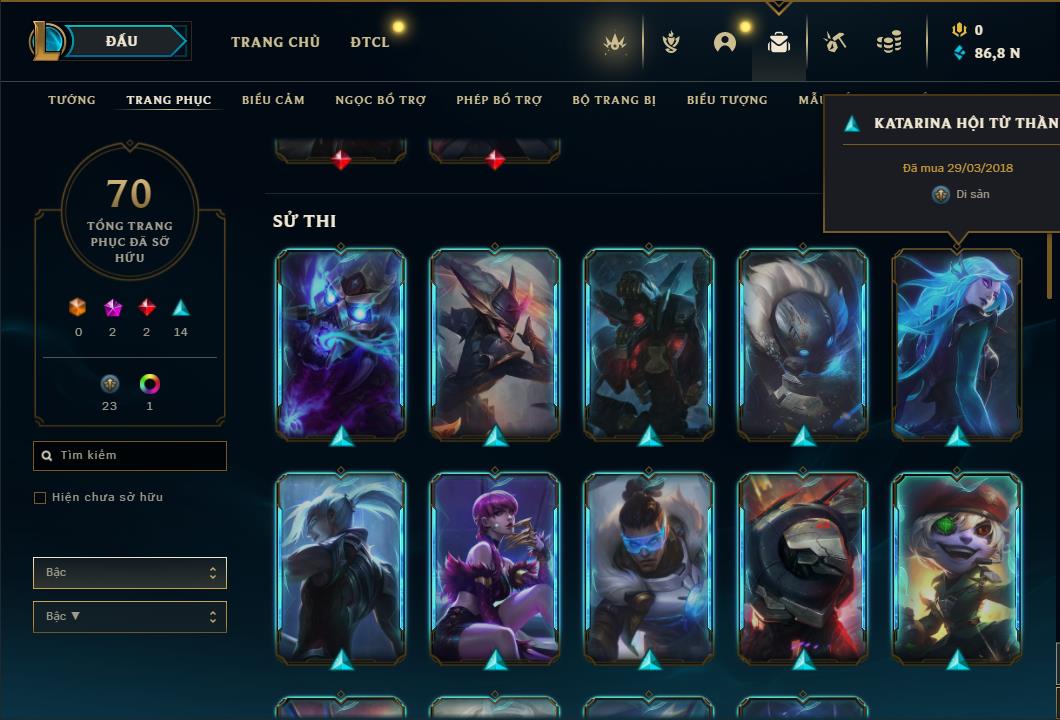Click the backpack collection icon
Image resolution: width=1060 pixels, height=720 pixels.
(x=779, y=42)
